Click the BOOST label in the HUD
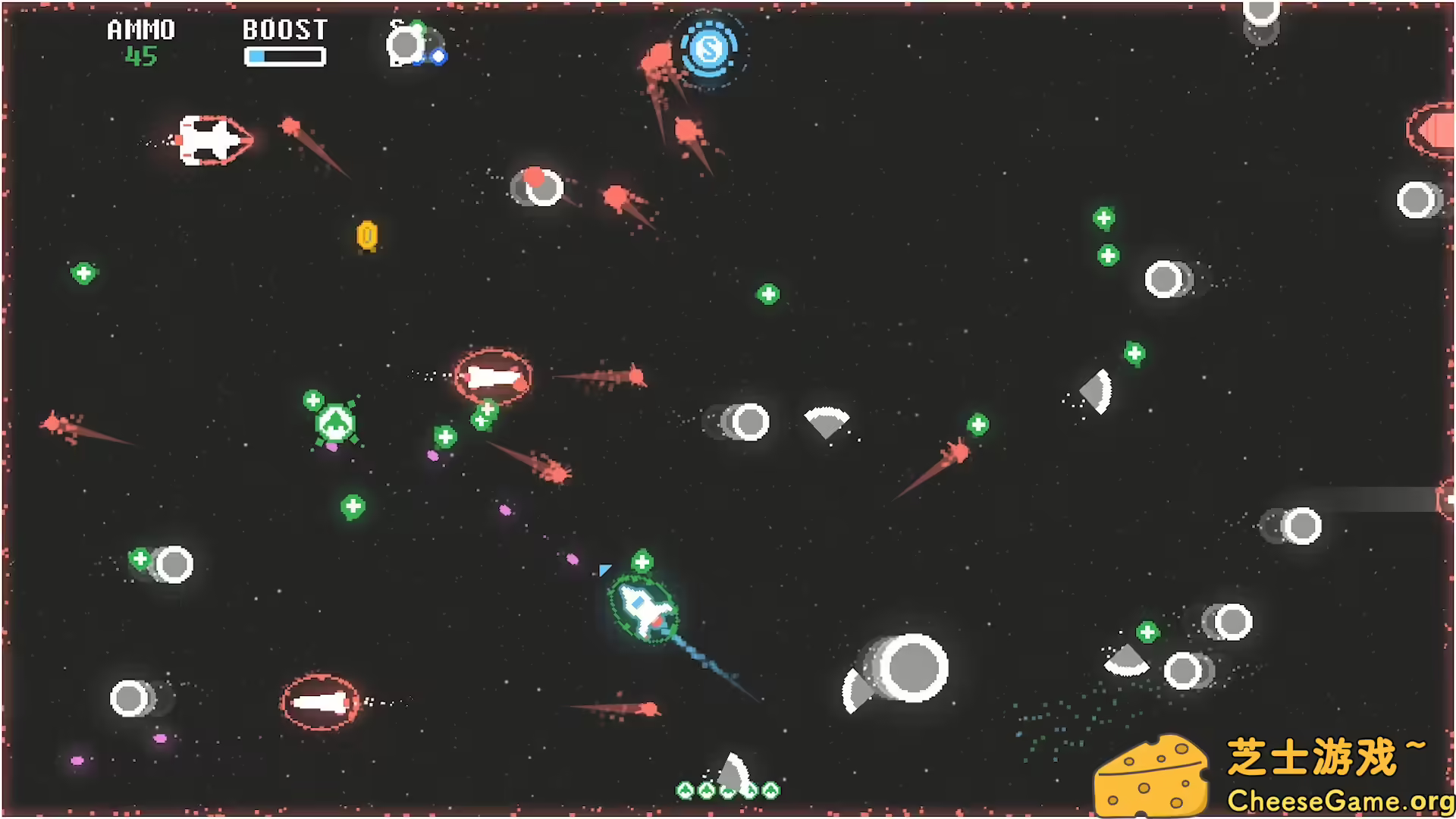The height and width of the screenshot is (819, 1456). point(284,30)
